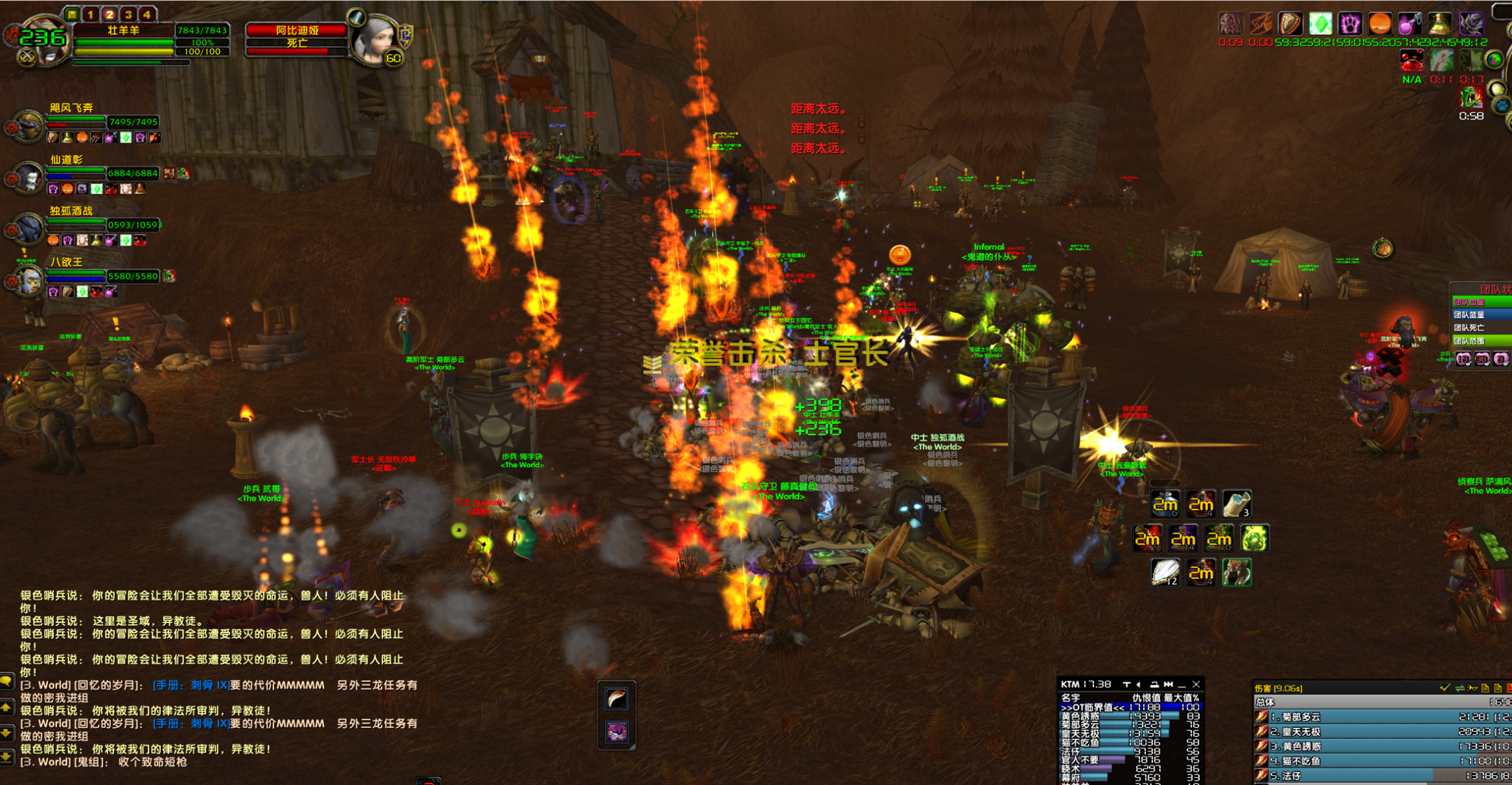Select party member 飓风飞奔's portrait
Image resolution: width=1512 pixels, height=785 pixels.
(28, 125)
